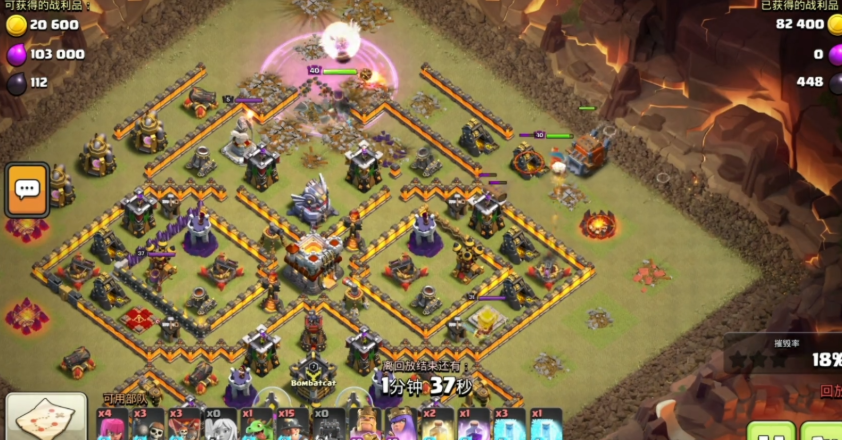The image size is (842, 440).
Task: Select the Barbarian King hero slot
Action: point(365,424)
